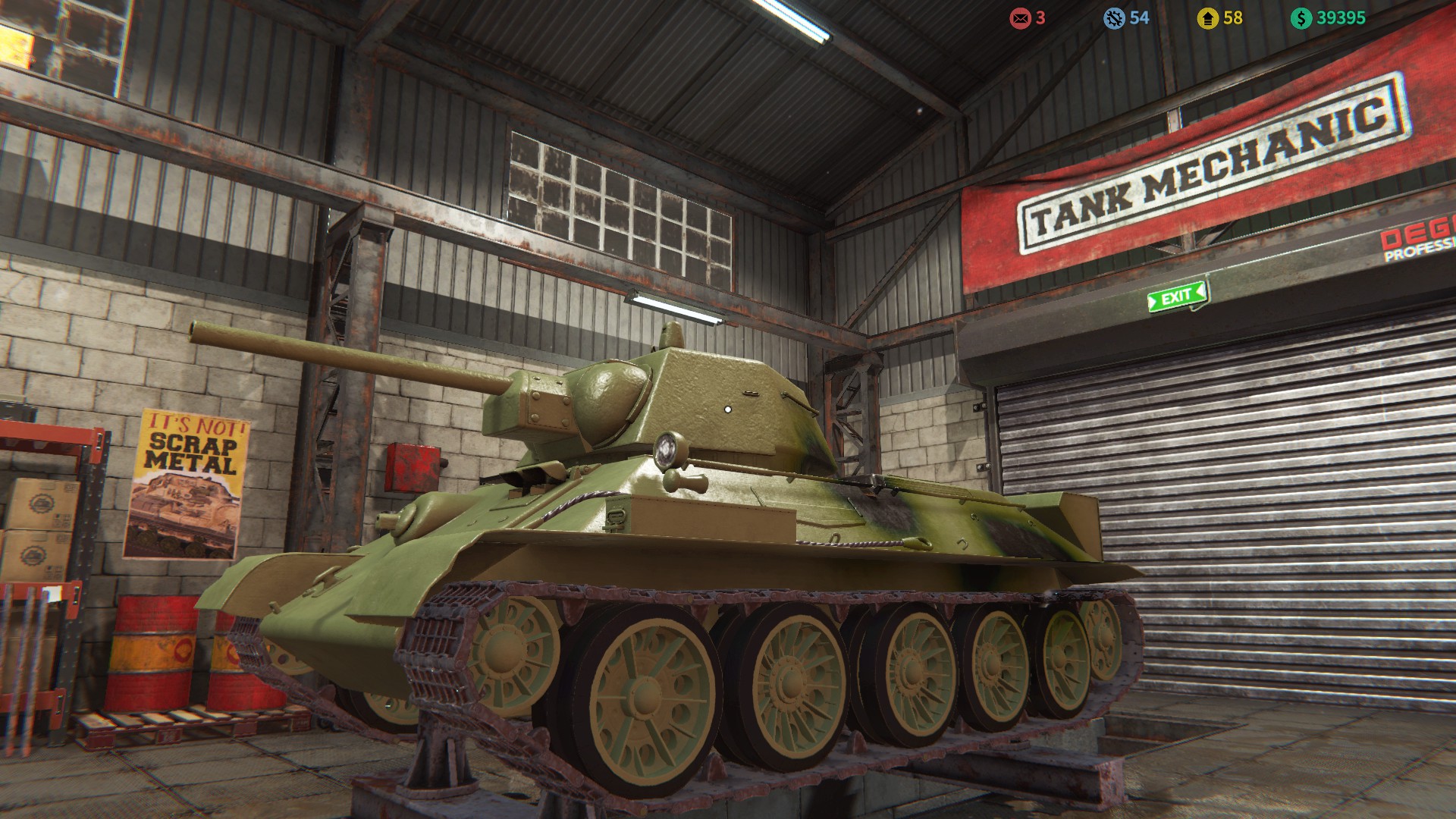Open the red mail envelope icon
The width and height of the screenshot is (1456, 819).
tap(1020, 18)
